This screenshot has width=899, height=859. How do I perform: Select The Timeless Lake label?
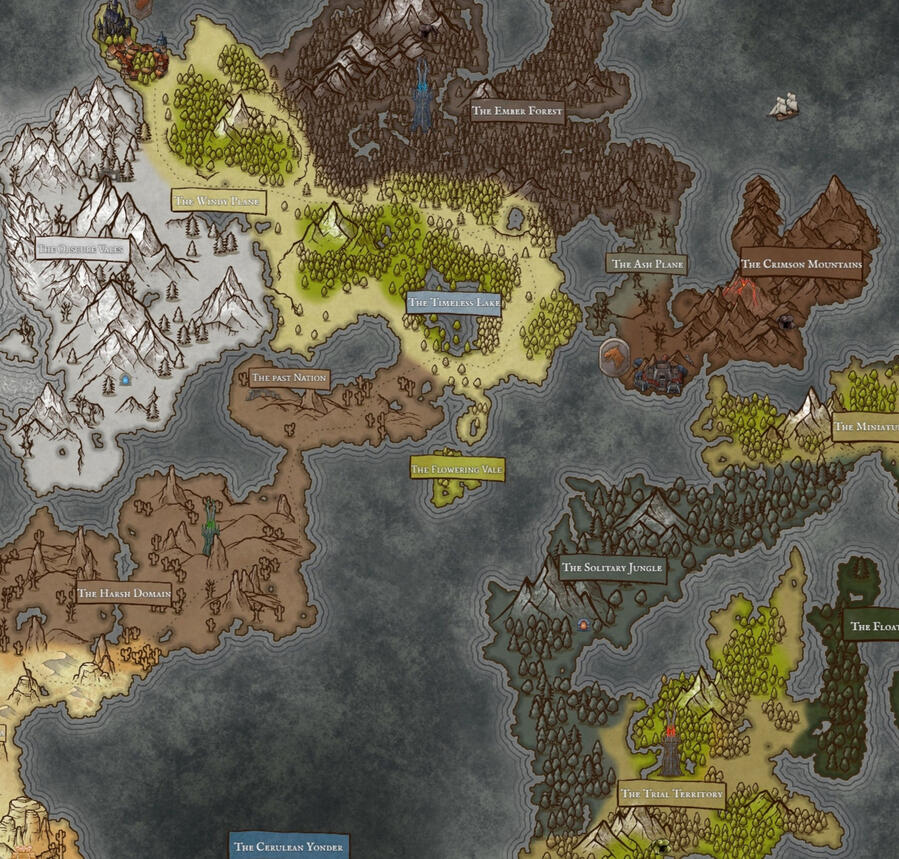[453, 302]
